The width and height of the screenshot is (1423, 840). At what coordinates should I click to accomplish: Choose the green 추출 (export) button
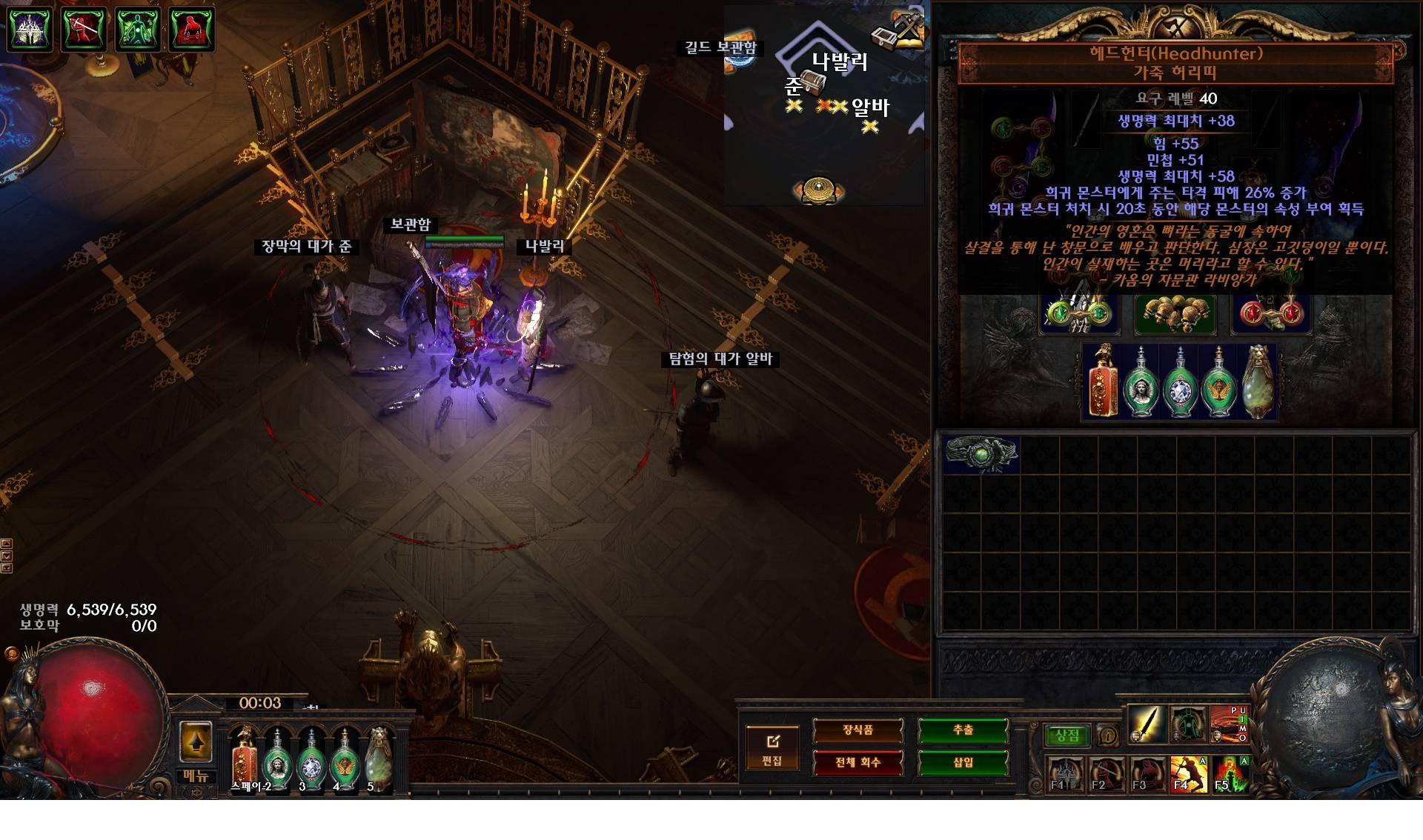(x=963, y=730)
